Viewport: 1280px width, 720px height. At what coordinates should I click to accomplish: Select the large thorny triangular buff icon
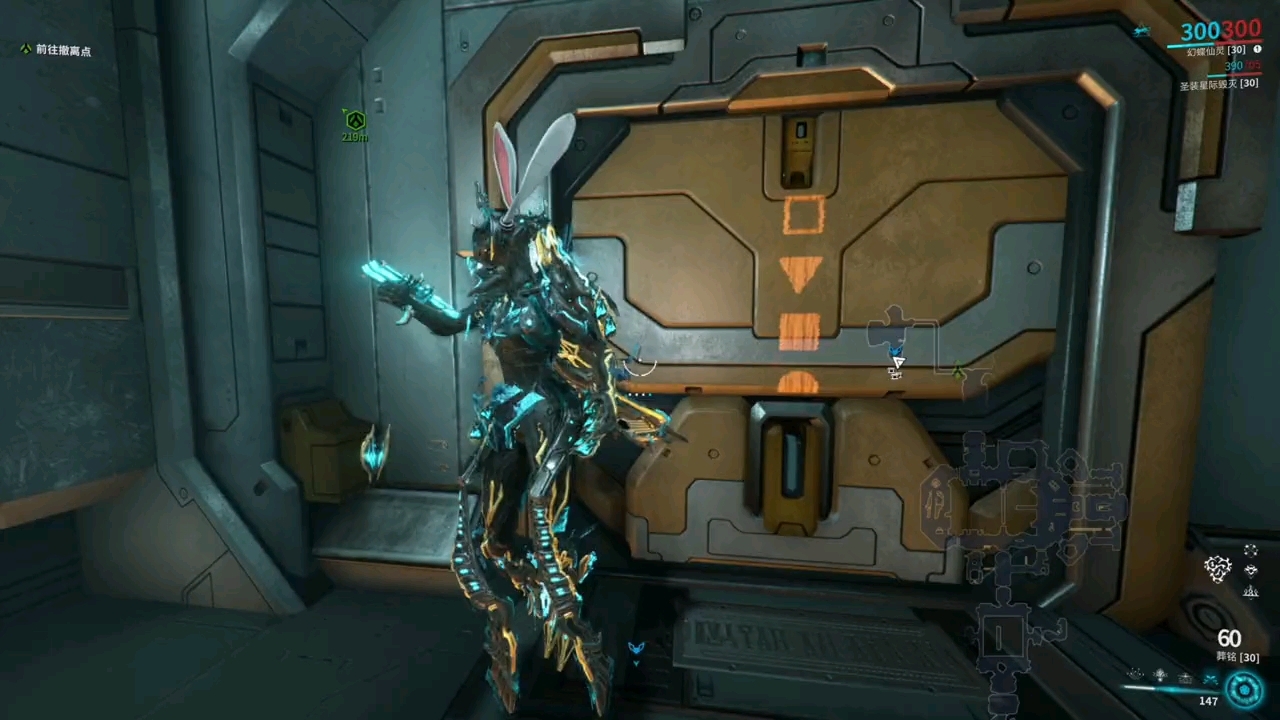click(x=1218, y=569)
